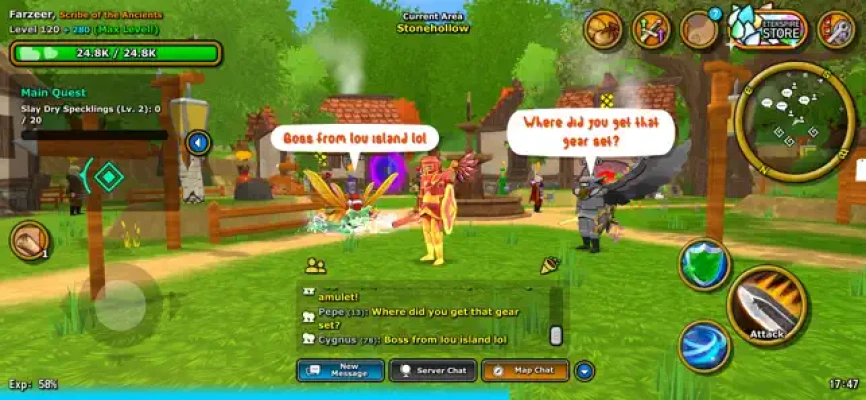Grab the chat log scrollbar handle
The image size is (866, 400).
(556, 335)
